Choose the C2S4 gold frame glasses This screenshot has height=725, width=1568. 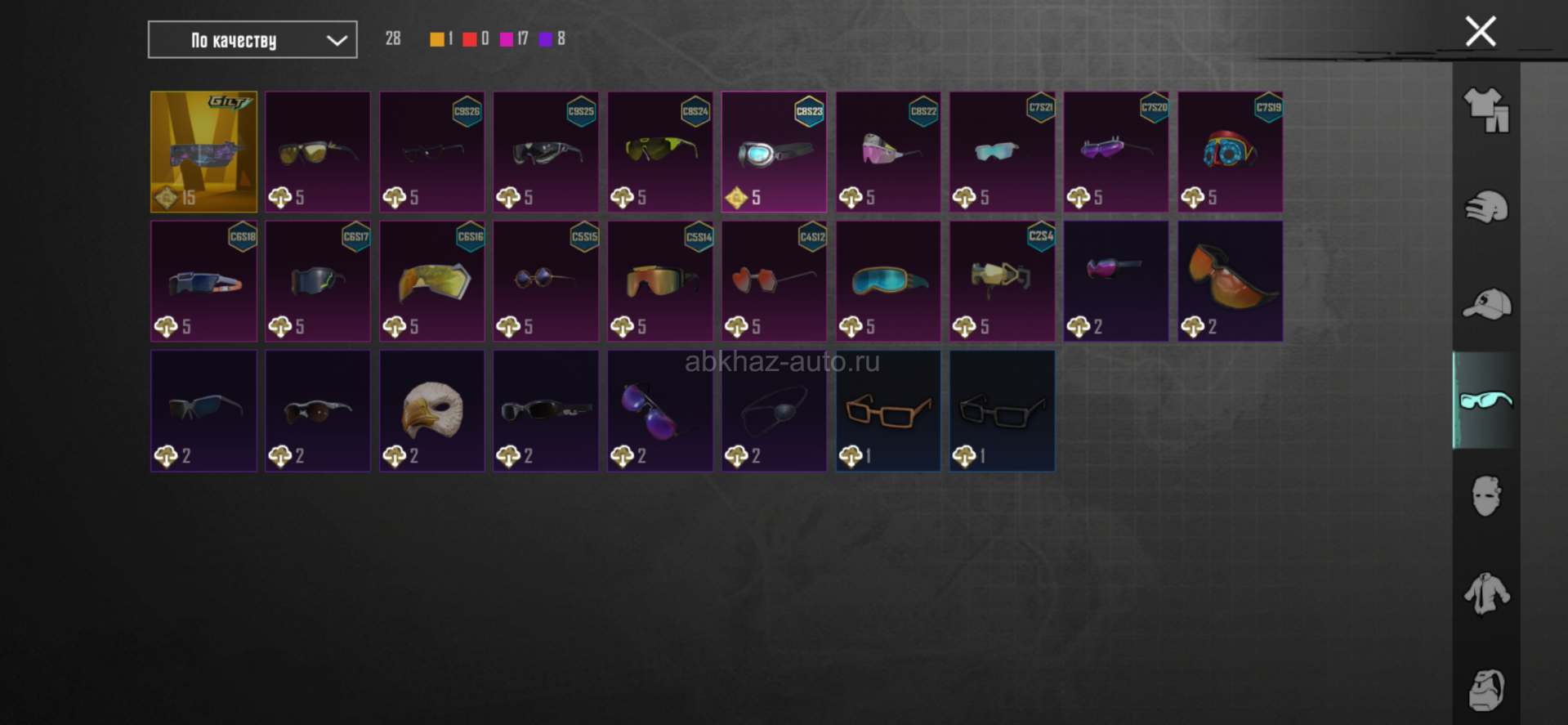click(x=1002, y=280)
